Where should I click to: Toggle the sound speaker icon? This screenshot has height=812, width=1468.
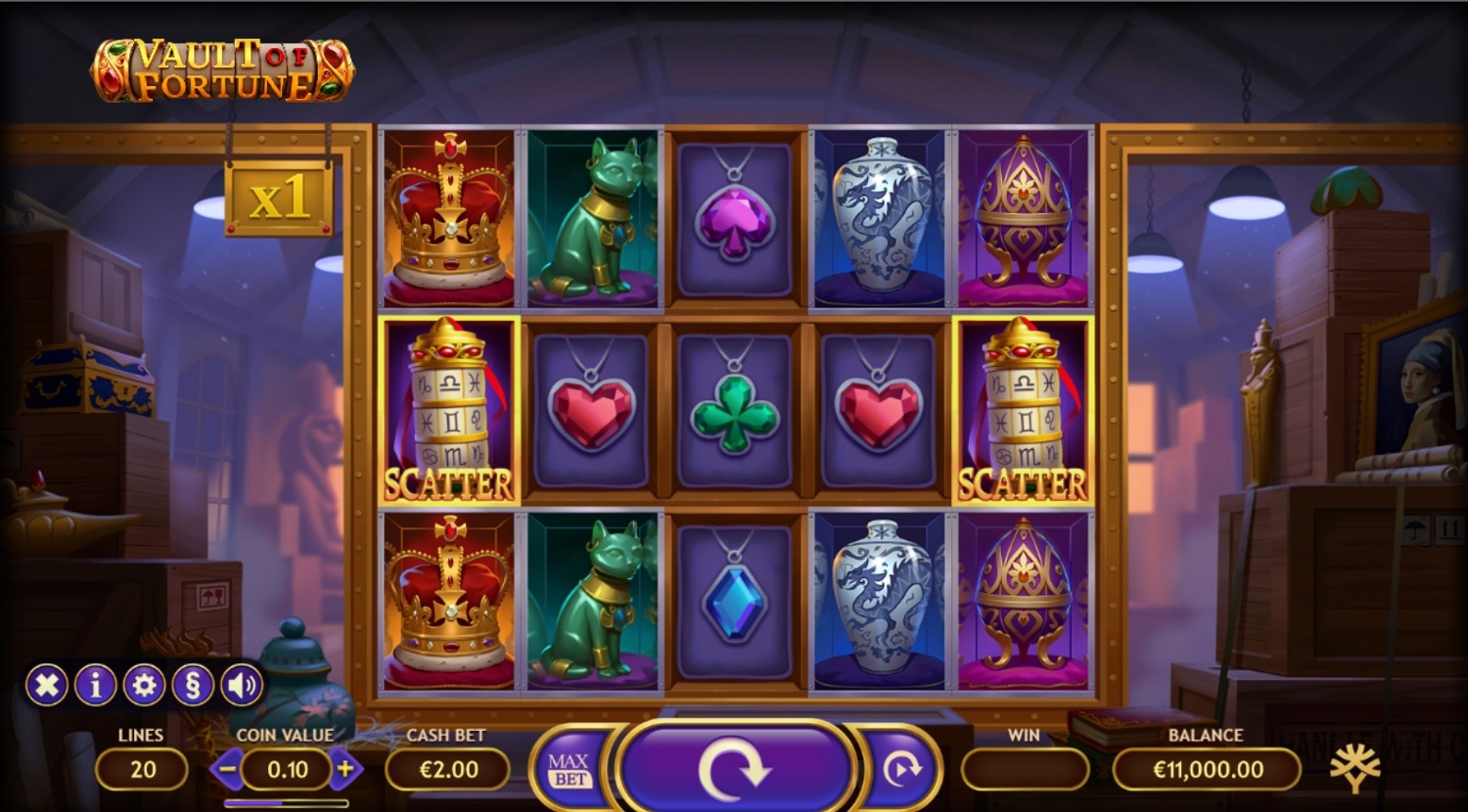pos(241,686)
